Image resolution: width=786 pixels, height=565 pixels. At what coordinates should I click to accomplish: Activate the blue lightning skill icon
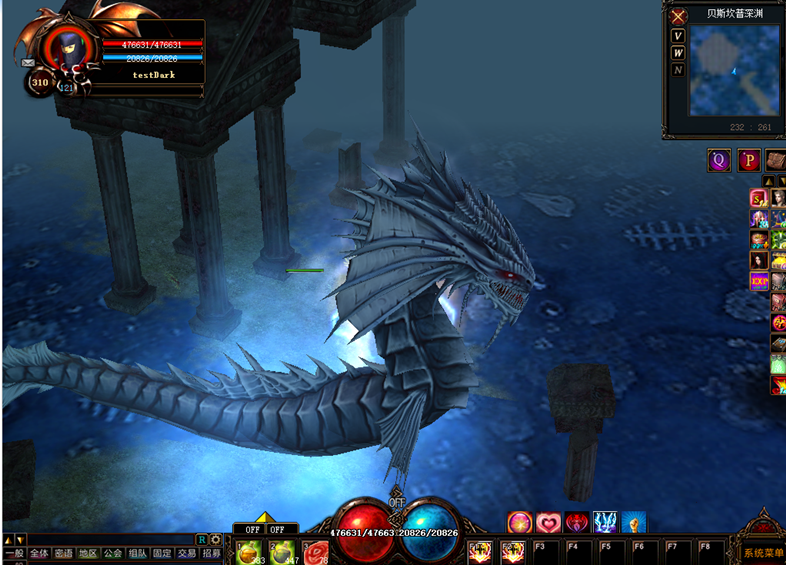(605, 522)
